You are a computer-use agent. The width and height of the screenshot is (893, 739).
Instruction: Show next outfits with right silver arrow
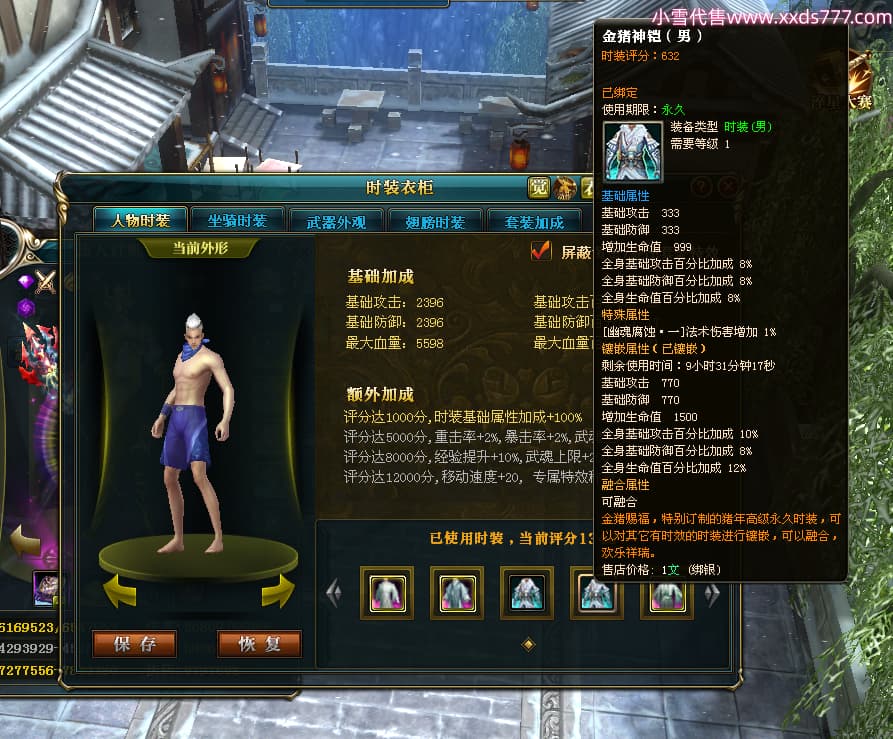(712, 594)
